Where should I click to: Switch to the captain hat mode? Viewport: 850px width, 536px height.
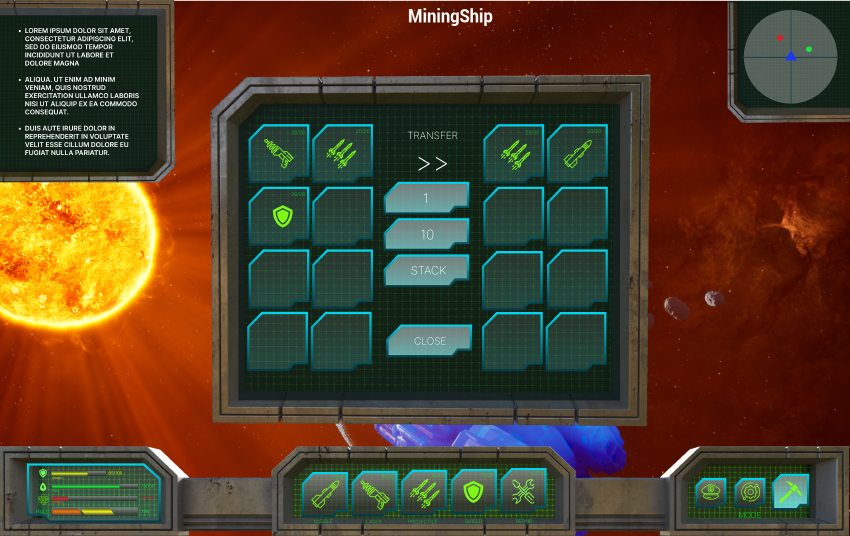coord(711,491)
